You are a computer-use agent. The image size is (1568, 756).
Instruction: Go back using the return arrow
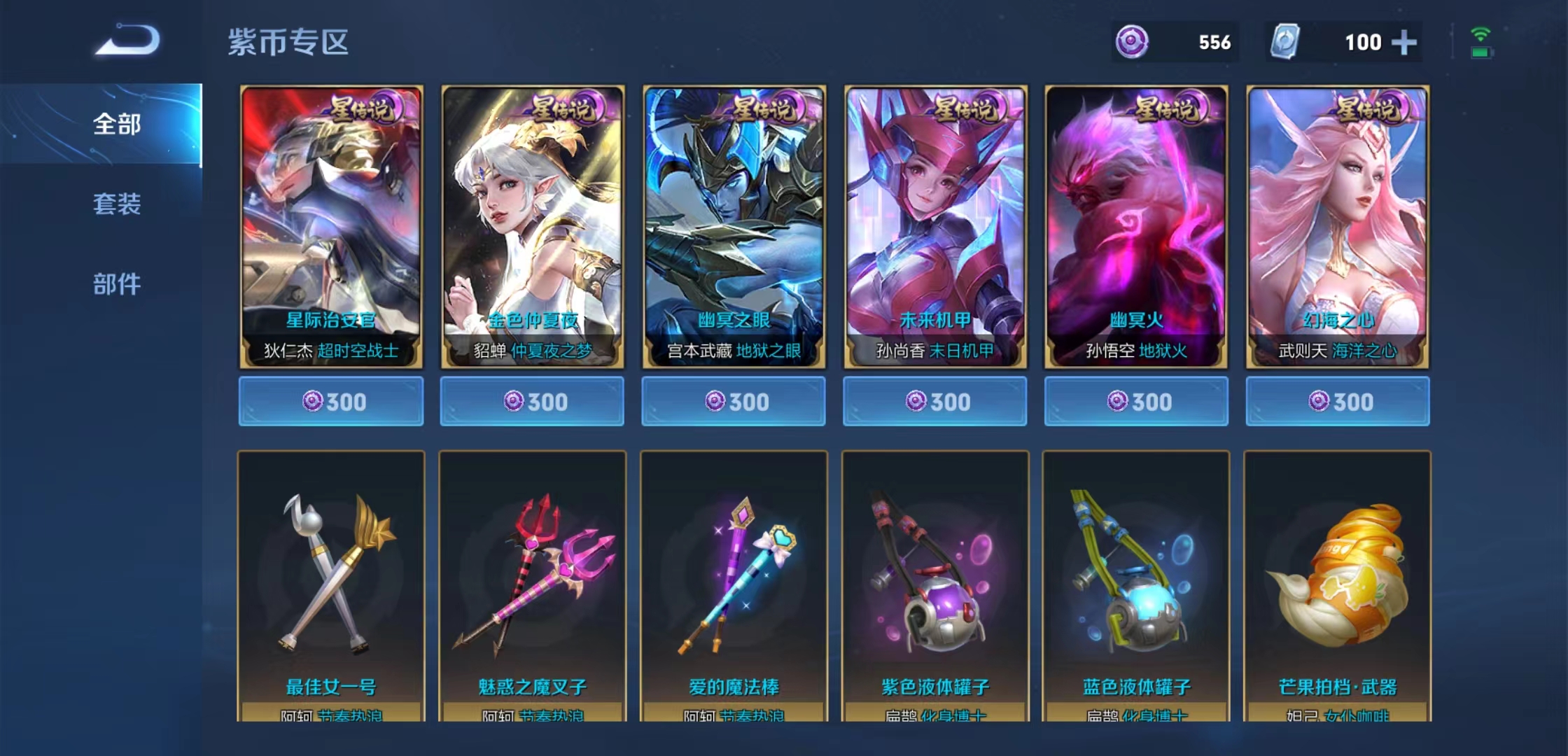click(x=128, y=40)
